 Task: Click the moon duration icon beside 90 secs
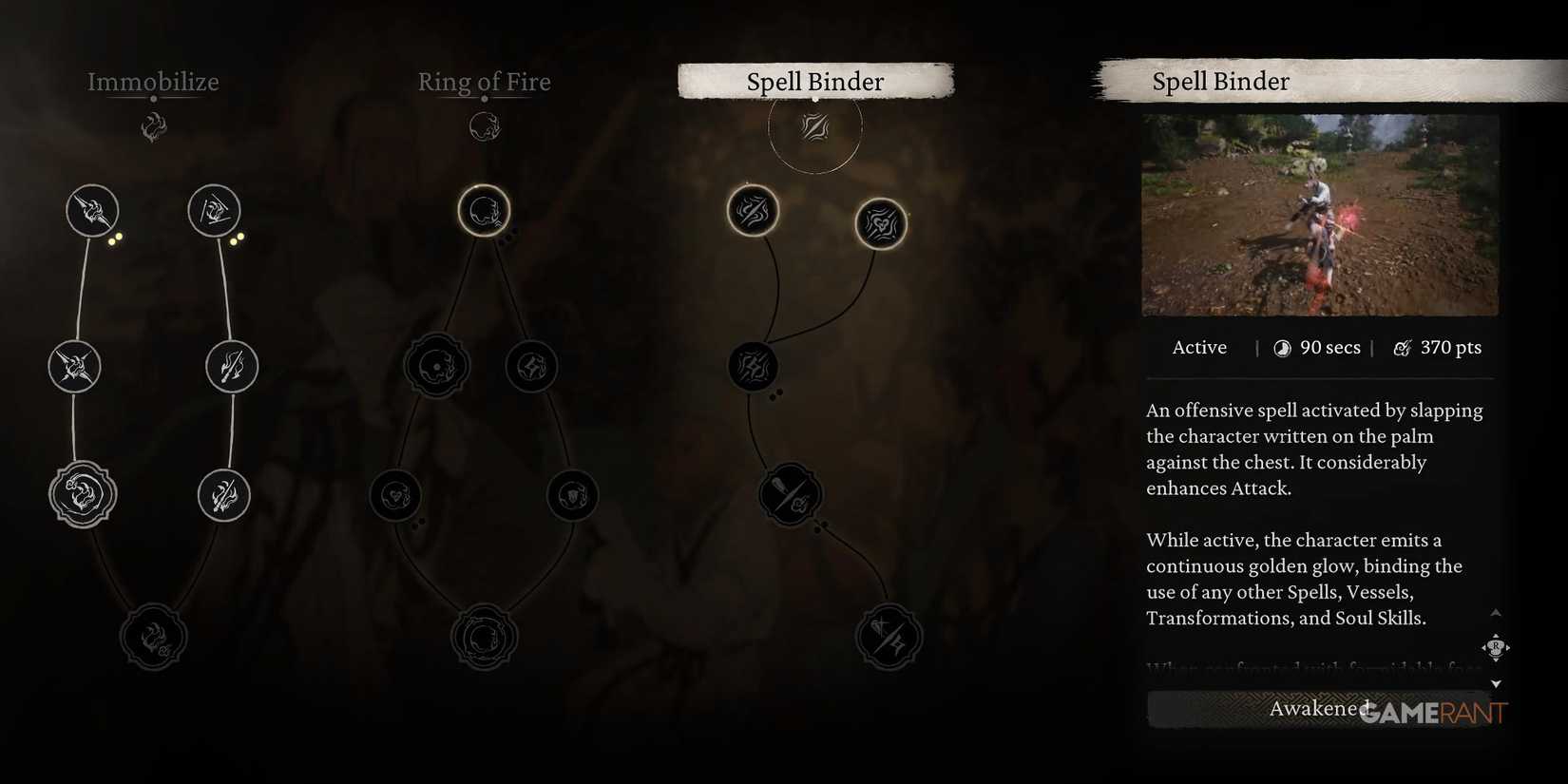click(x=1282, y=348)
